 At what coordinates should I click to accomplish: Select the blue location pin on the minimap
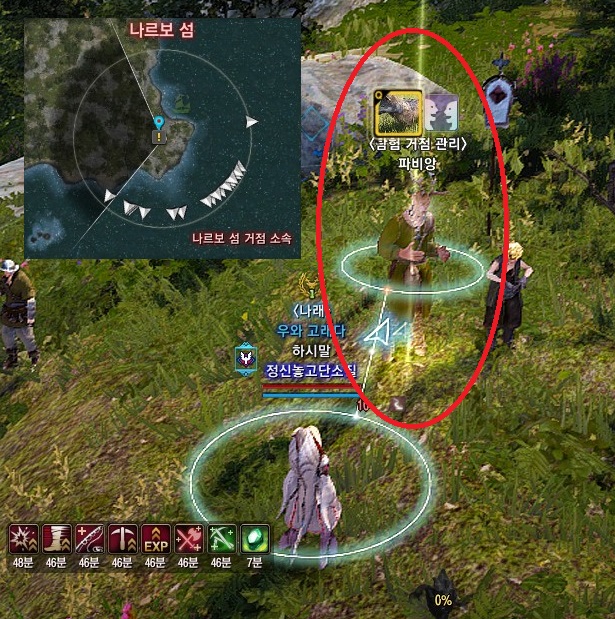click(158, 124)
